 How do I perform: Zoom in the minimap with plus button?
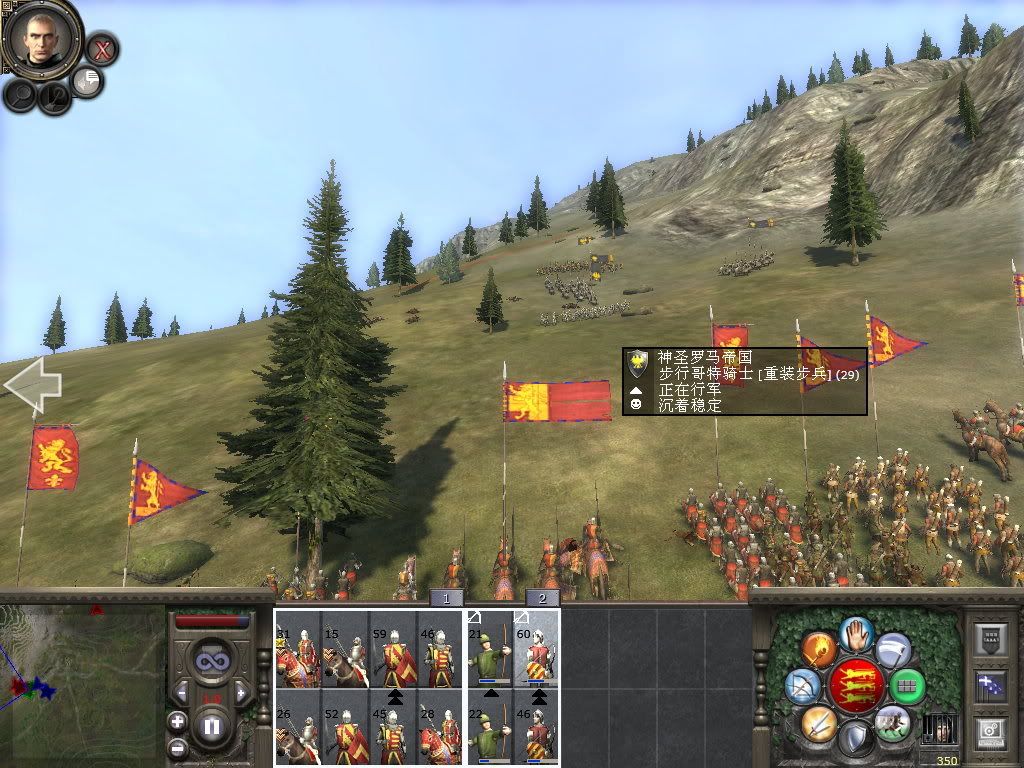point(177,721)
